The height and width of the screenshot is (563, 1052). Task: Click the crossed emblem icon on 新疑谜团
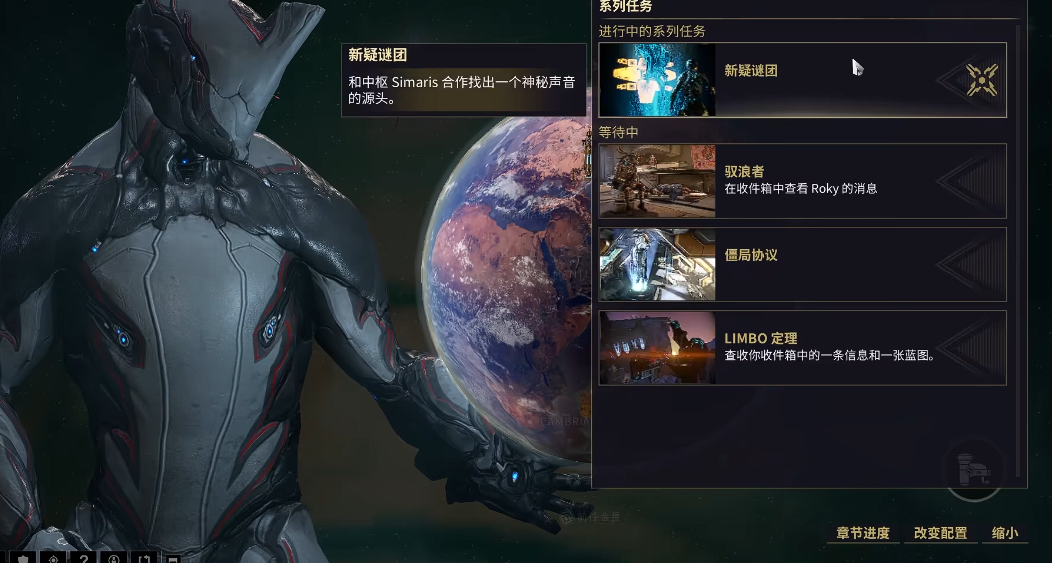982,80
